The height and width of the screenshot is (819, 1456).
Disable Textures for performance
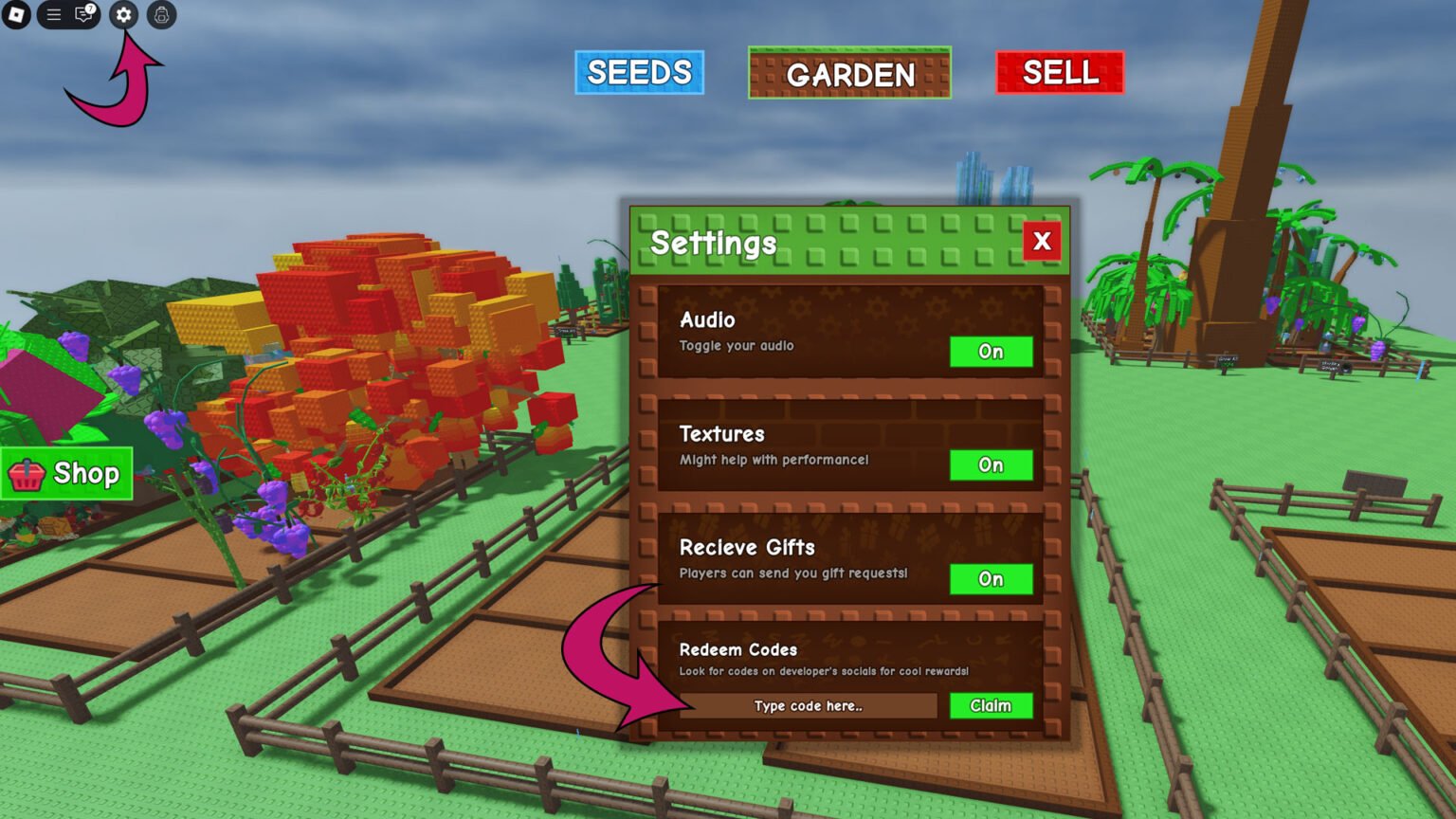coord(991,465)
